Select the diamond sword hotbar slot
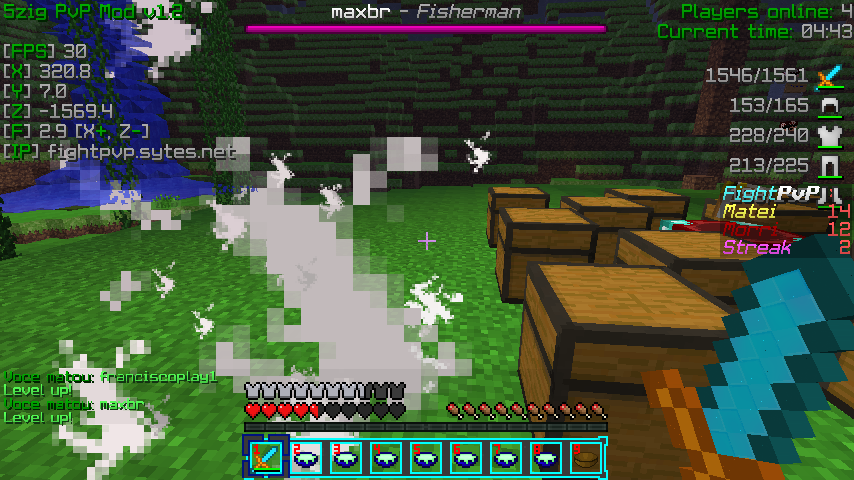The width and height of the screenshot is (854, 480). (x=265, y=457)
